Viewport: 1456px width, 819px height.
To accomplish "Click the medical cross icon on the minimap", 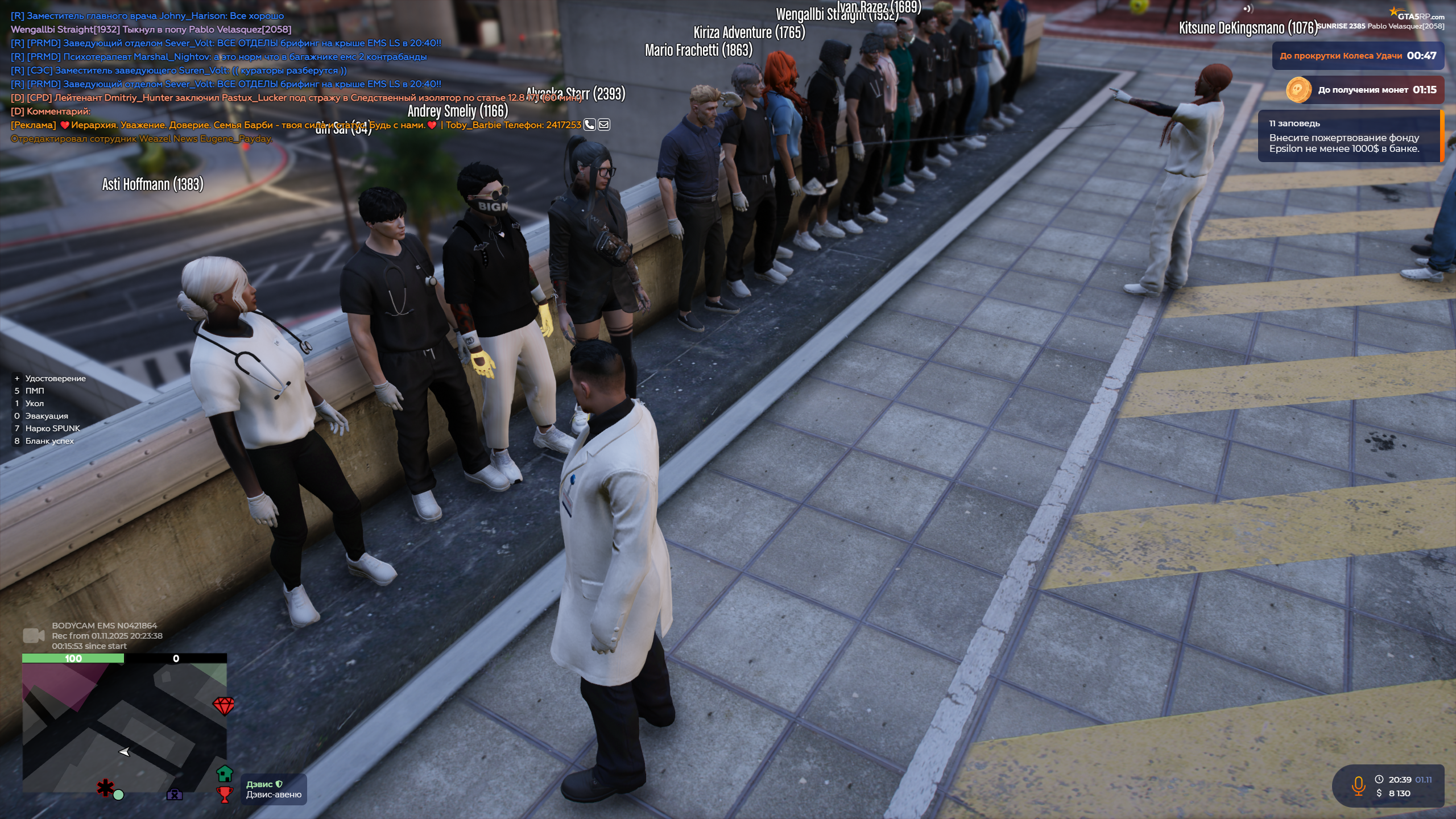I will point(106,788).
